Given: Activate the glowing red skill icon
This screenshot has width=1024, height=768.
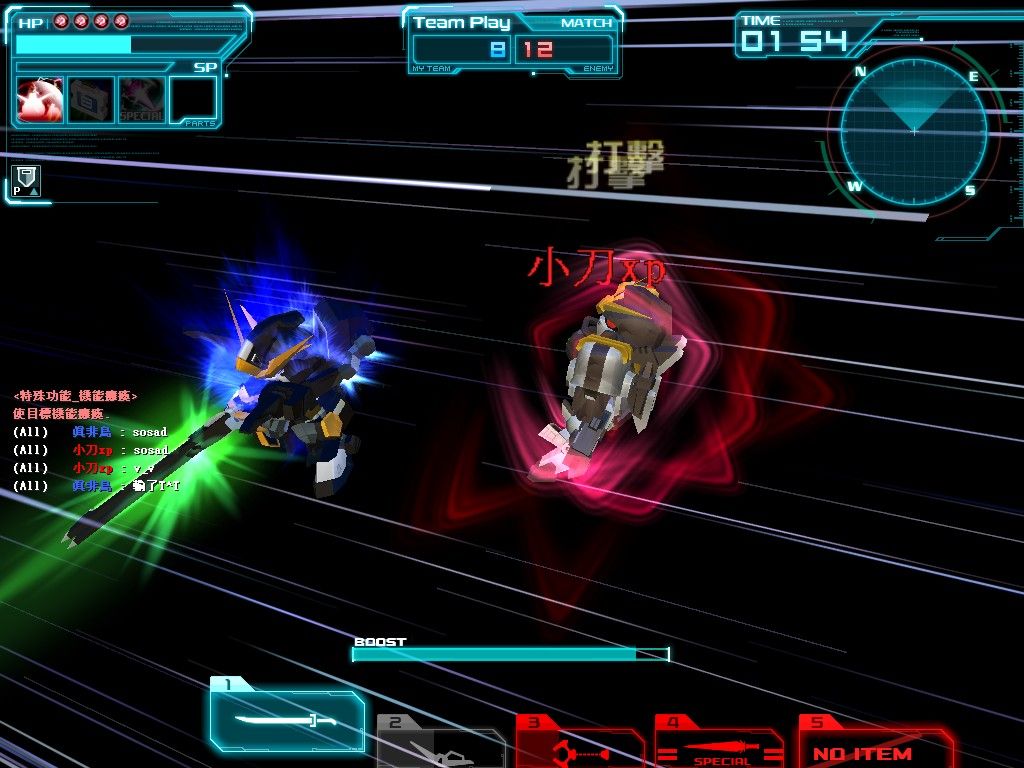Looking at the screenshot, I should point(40,100).
